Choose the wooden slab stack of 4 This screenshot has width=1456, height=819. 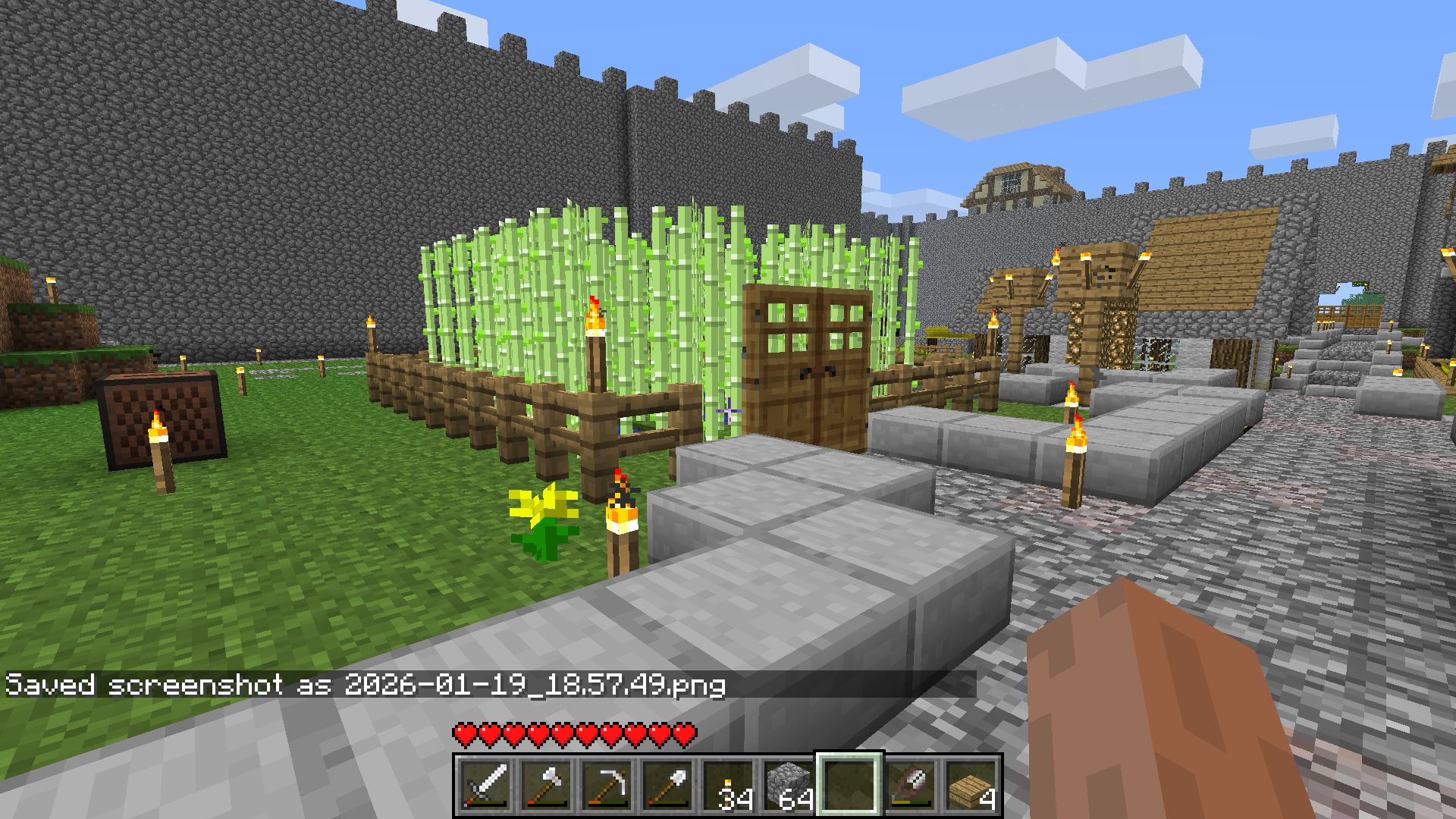click(971, 786)
